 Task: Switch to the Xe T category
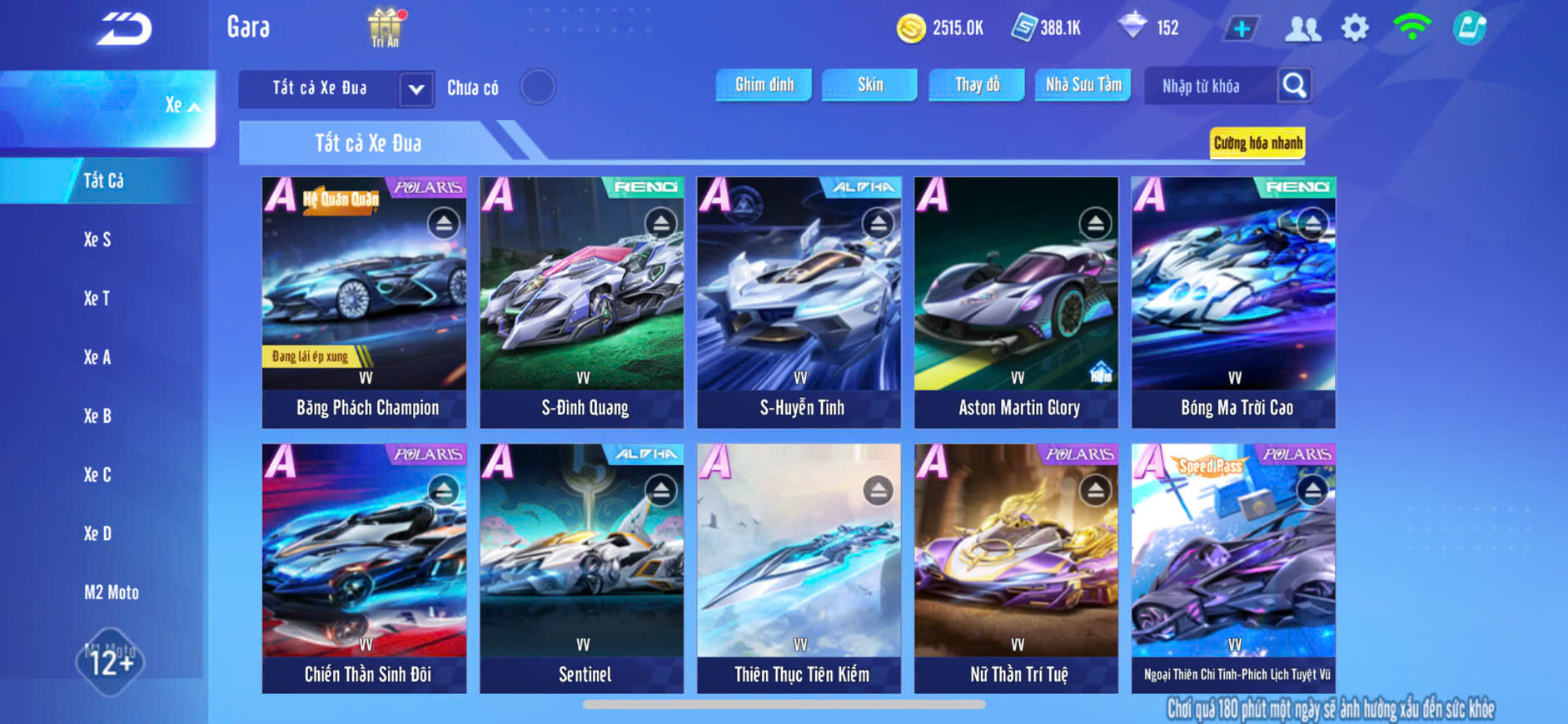point(97,298)
